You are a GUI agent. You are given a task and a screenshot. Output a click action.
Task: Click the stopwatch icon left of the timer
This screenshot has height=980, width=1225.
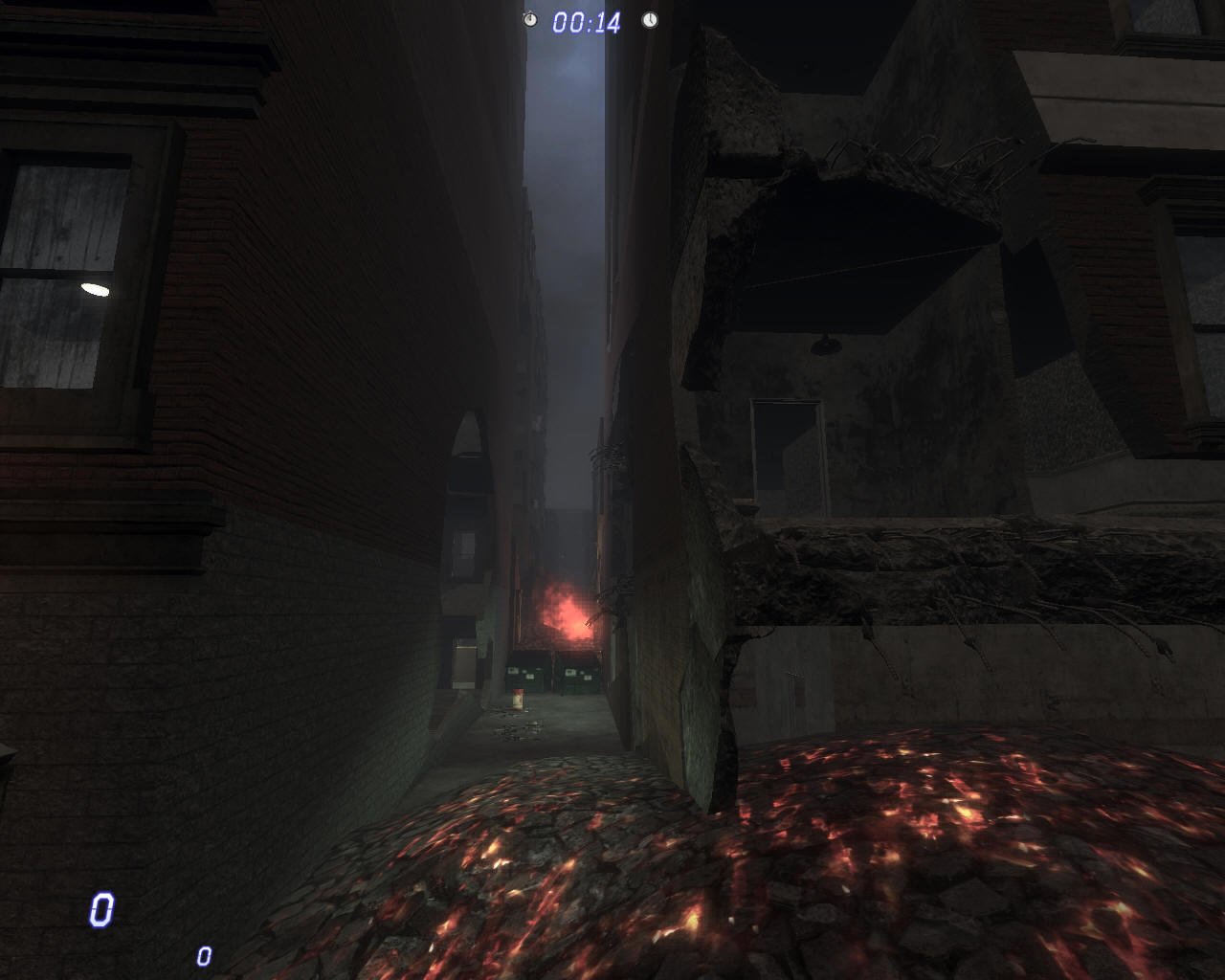pos(531,18)
